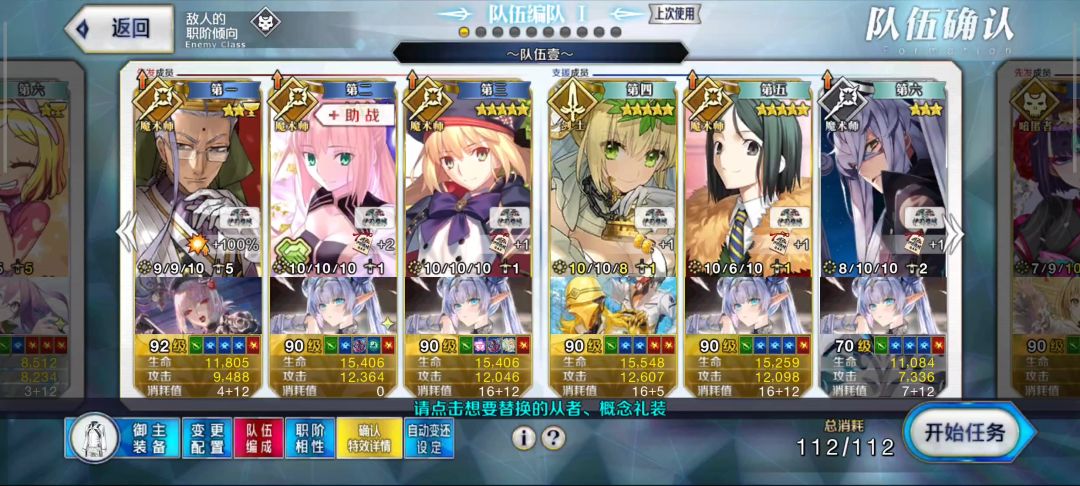The image size is (1080, 486).
Task: Choose the blonde caster with purple bow
Action: pos(470,180)
